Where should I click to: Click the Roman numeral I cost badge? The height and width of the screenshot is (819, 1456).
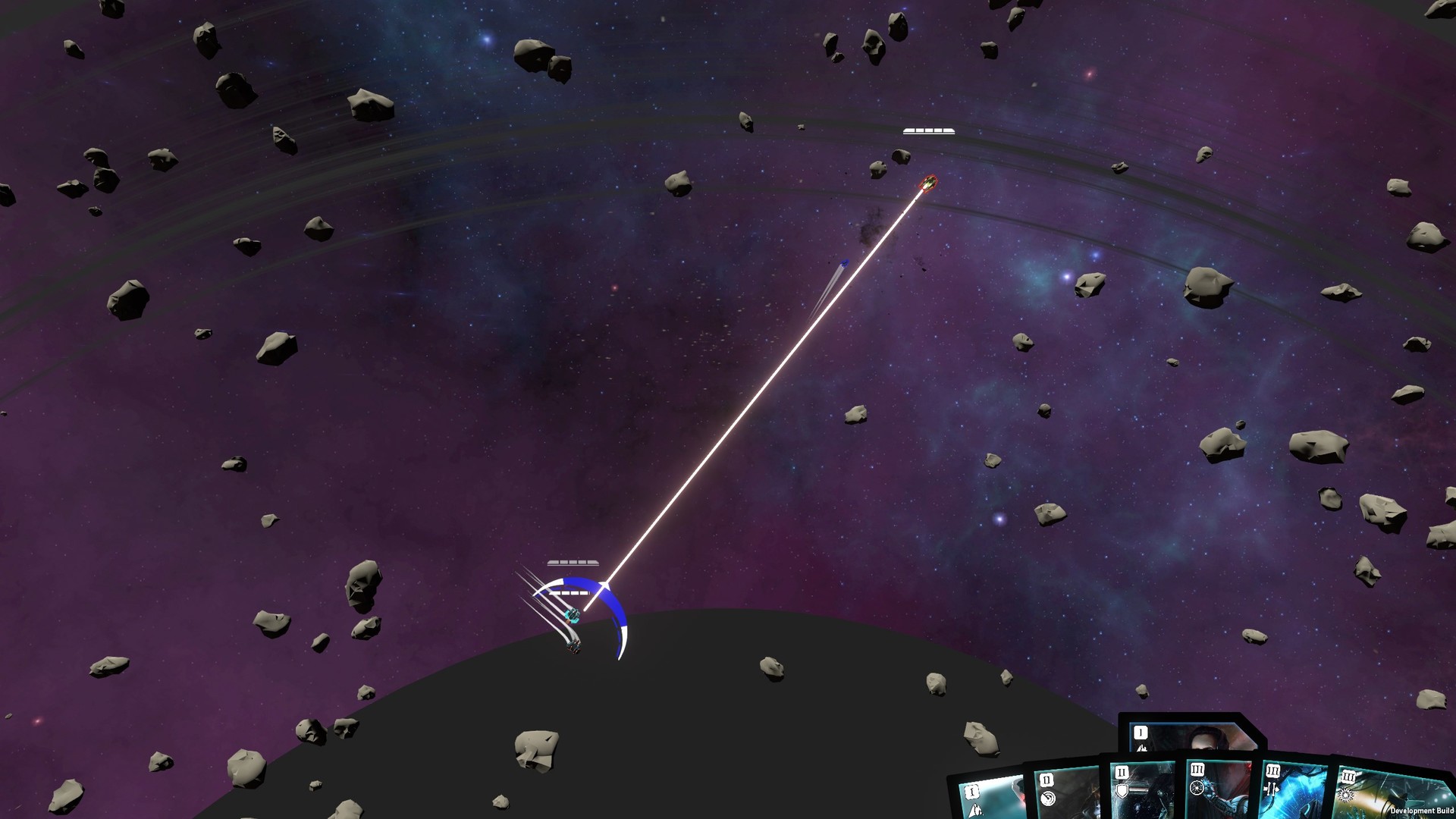(x=1141, y=733)
